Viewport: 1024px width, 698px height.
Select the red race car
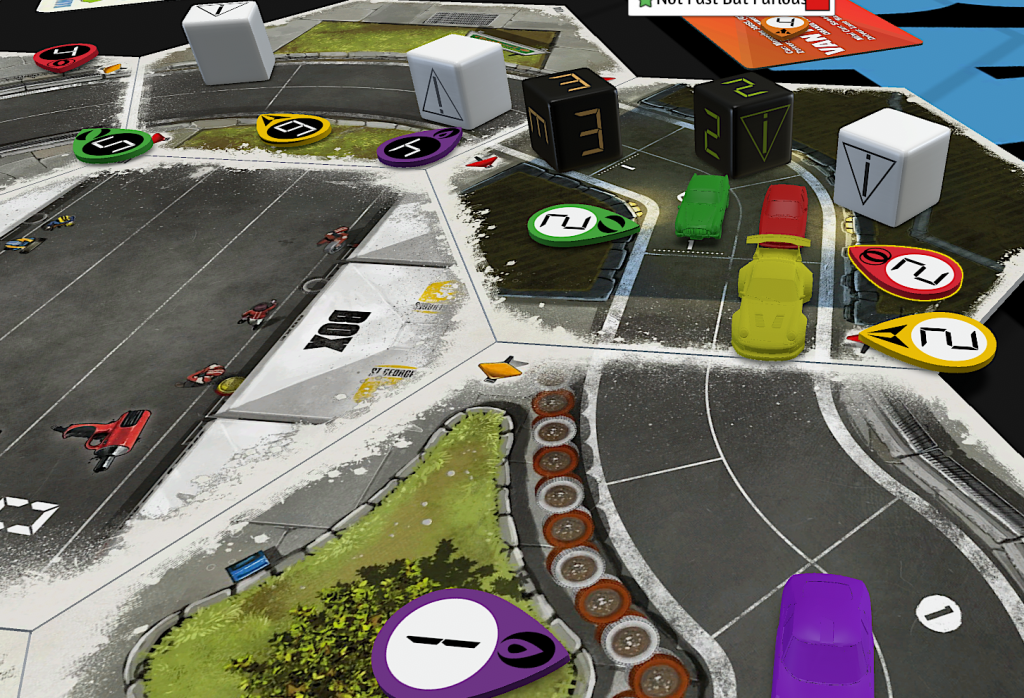tap(783, 210)
